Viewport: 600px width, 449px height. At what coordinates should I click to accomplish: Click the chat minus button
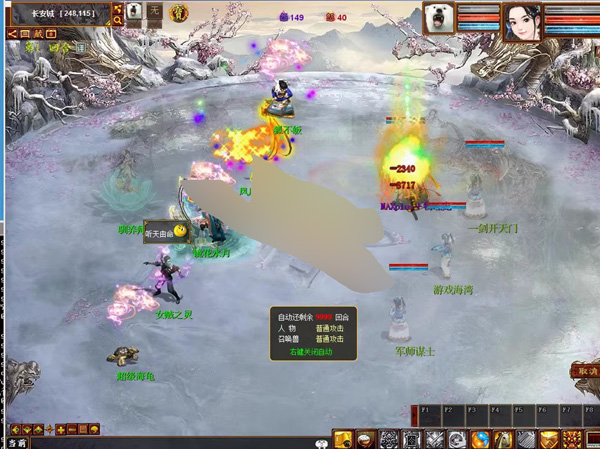point(71,429)
